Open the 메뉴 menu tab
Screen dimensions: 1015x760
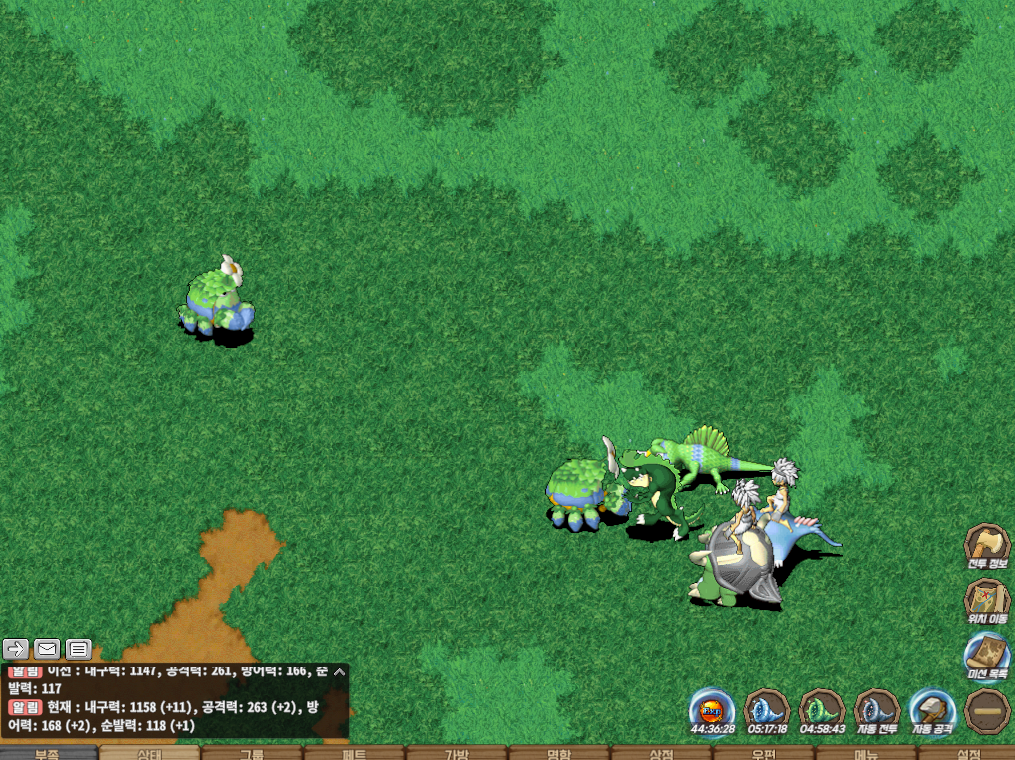[x=865, y=753]
